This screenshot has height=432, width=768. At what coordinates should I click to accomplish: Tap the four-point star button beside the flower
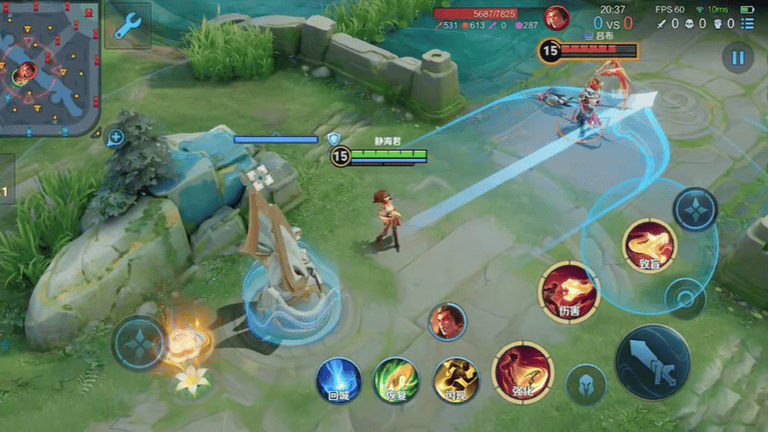coord(138,343)
